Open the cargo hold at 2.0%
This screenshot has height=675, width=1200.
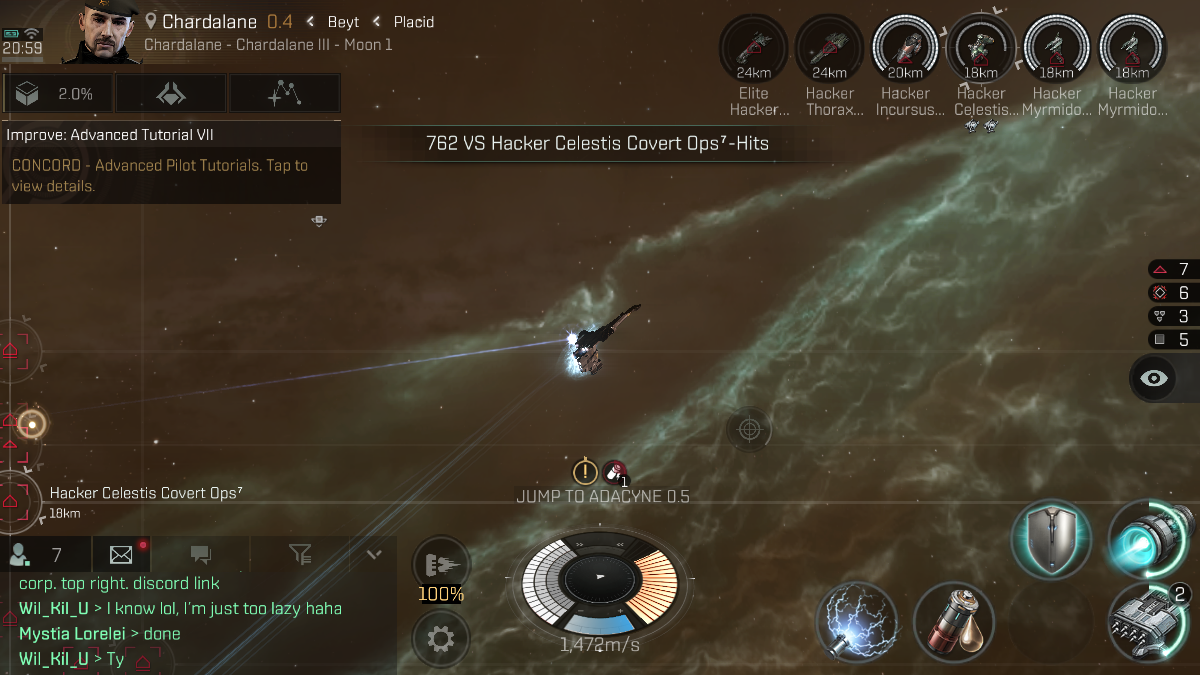(59, 94)
